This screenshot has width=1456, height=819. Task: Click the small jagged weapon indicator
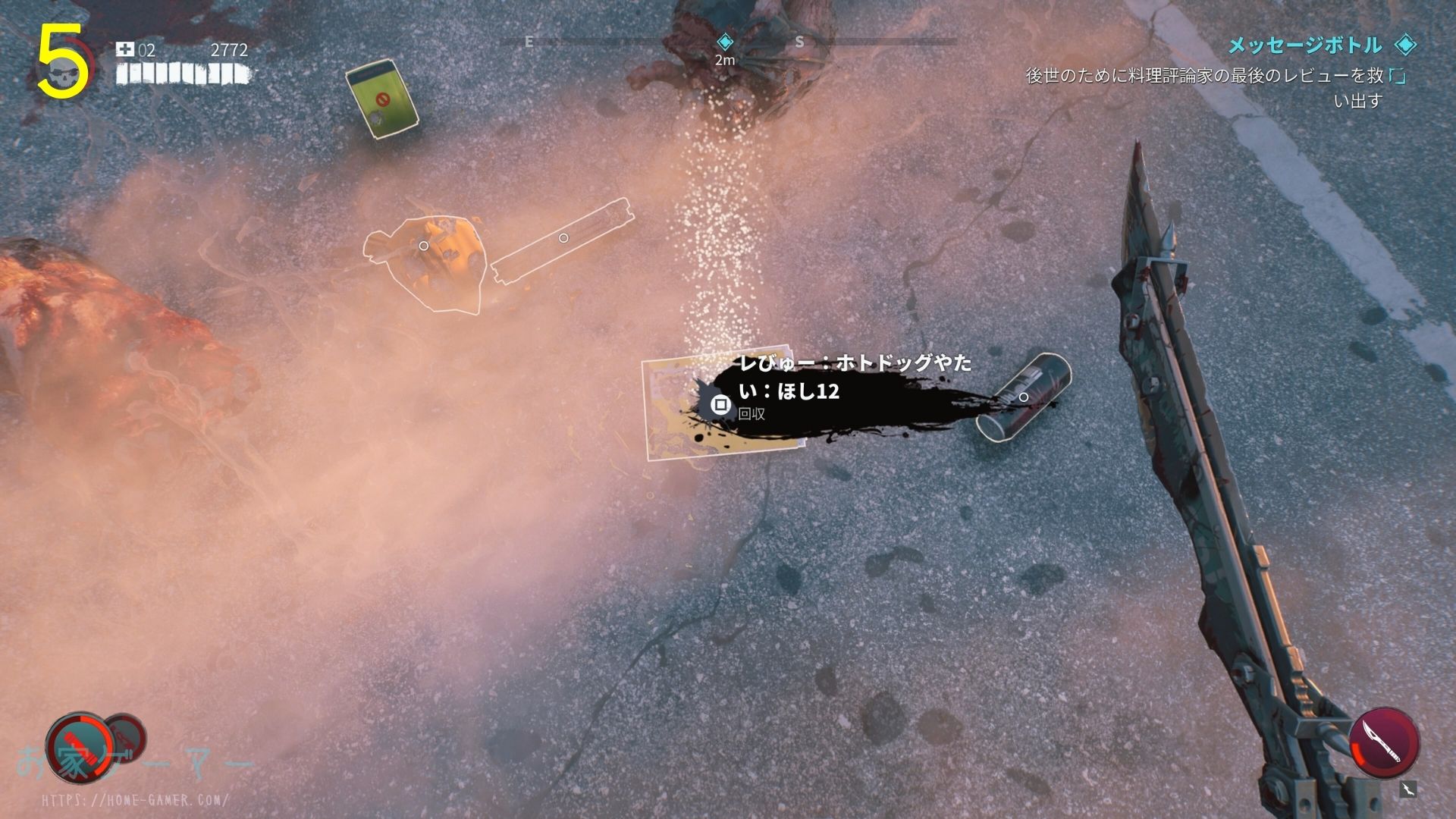pos(1407,789)
